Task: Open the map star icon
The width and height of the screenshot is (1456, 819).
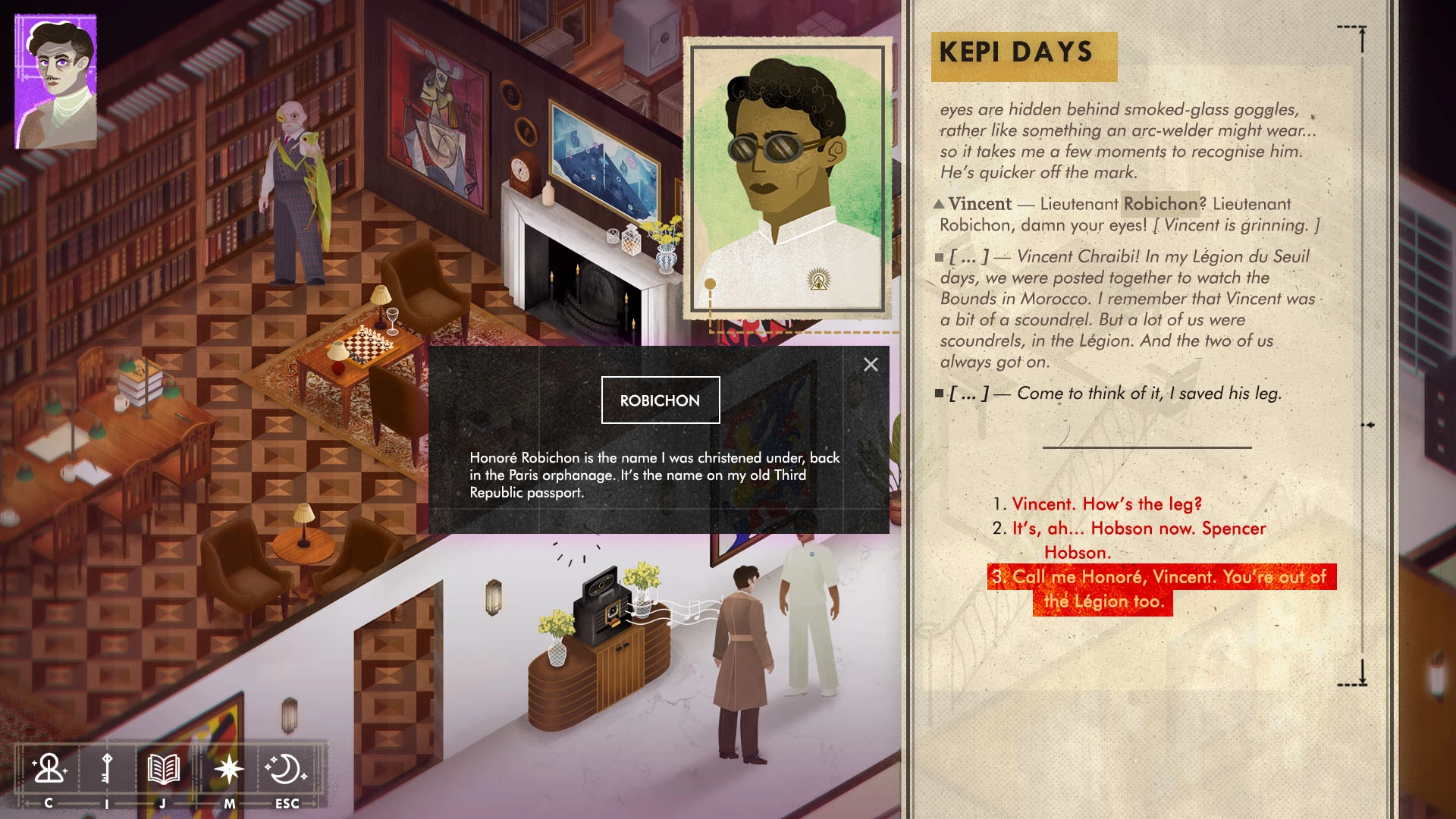Action: tap(228, 769)
